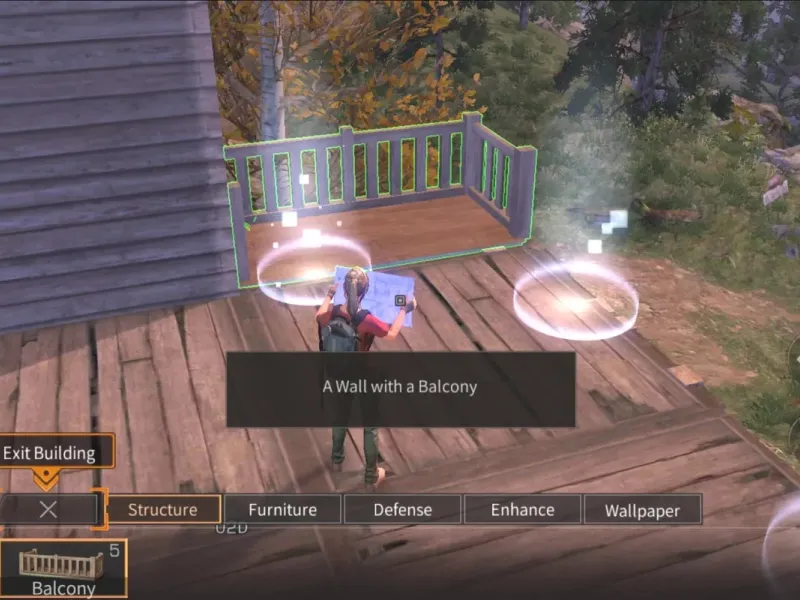Open the Furniture category
The image size is (800, 600).
[282, 509]
